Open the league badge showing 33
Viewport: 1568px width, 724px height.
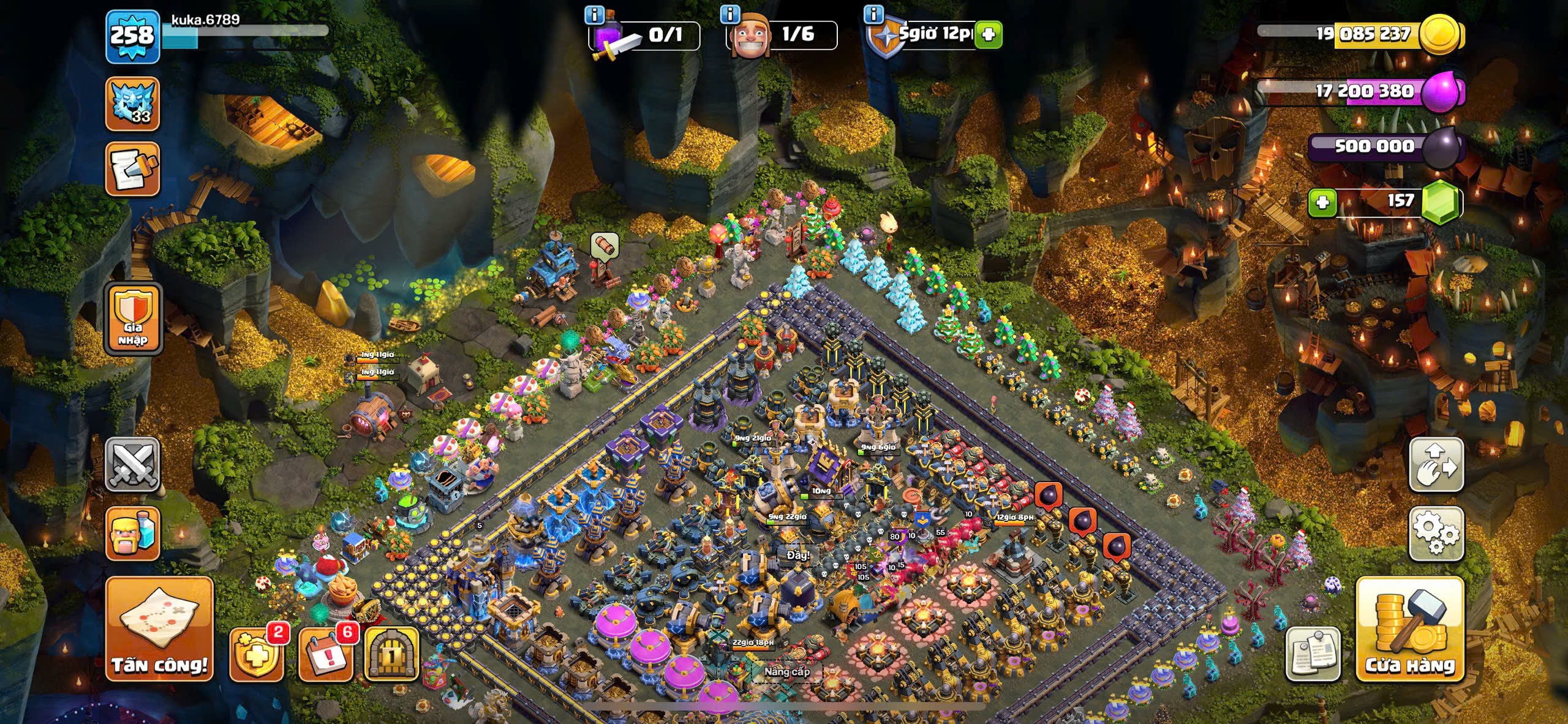coord(132,104)
